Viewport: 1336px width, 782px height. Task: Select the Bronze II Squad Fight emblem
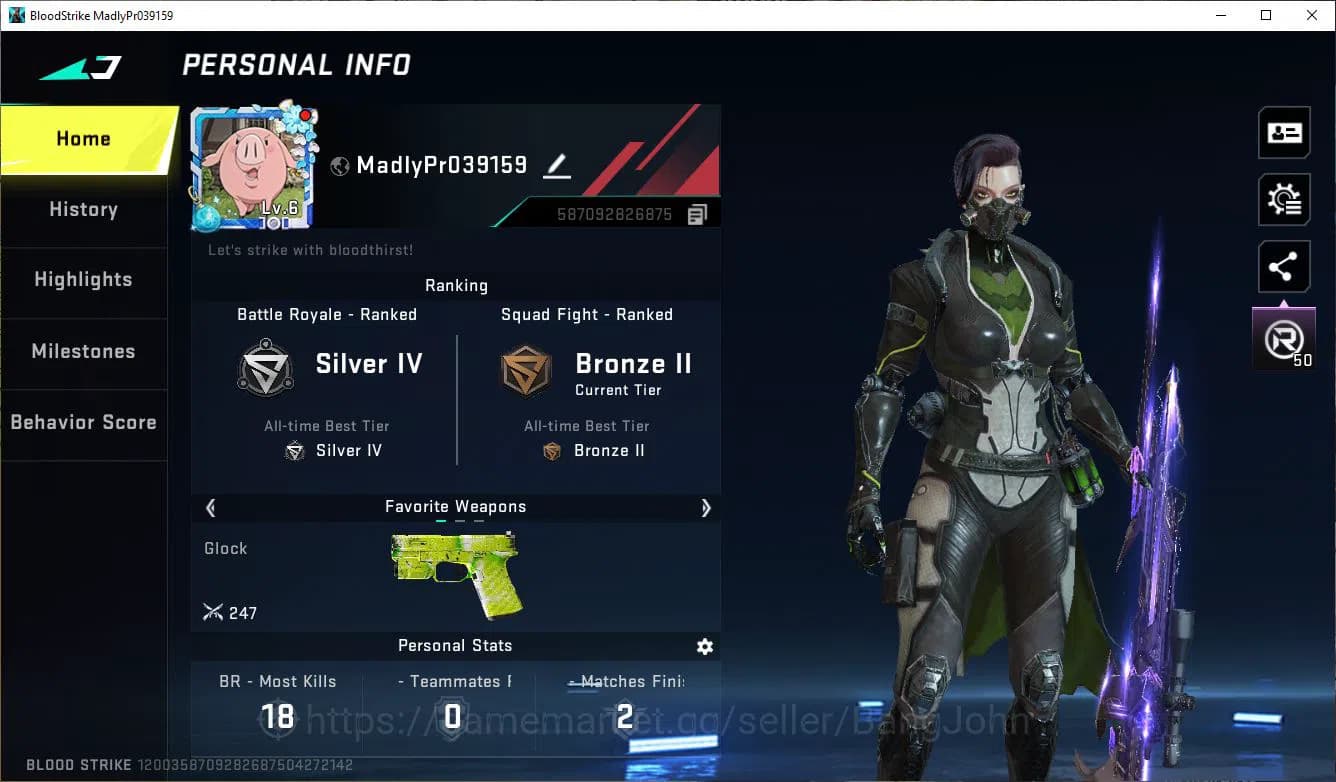[526, 369]
